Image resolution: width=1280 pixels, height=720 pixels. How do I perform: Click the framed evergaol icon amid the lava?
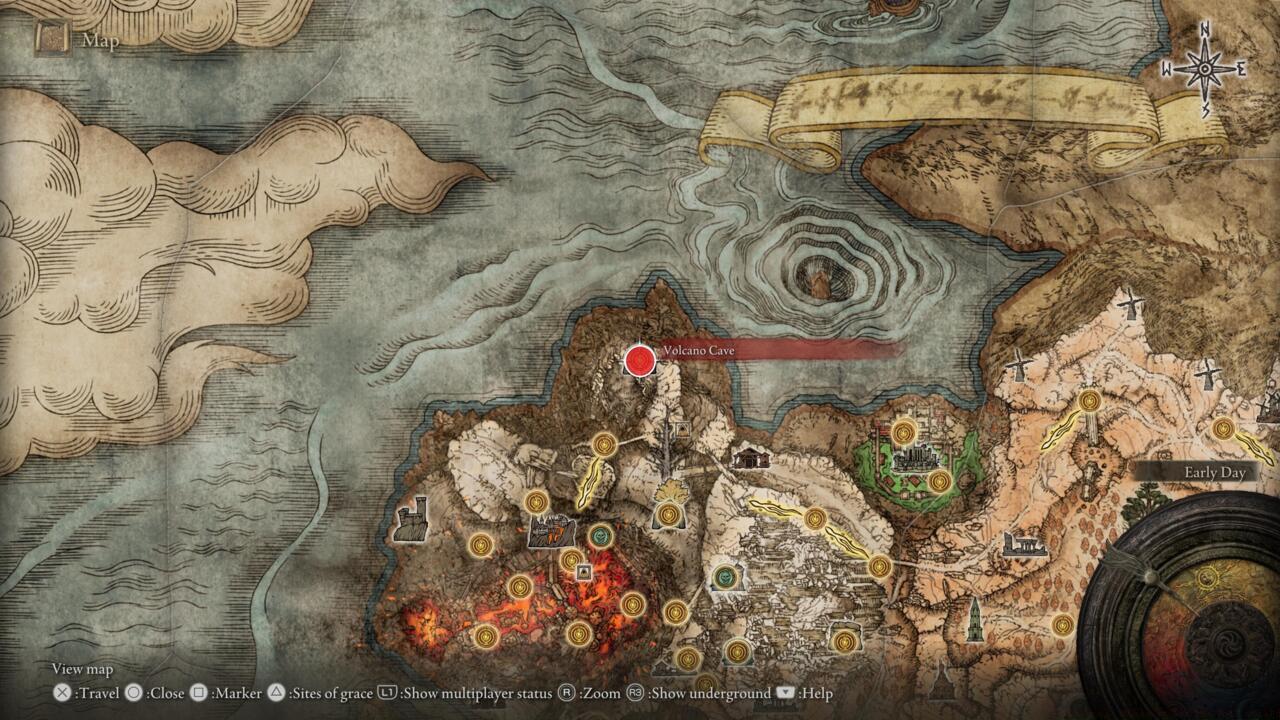tap(583, 570)
